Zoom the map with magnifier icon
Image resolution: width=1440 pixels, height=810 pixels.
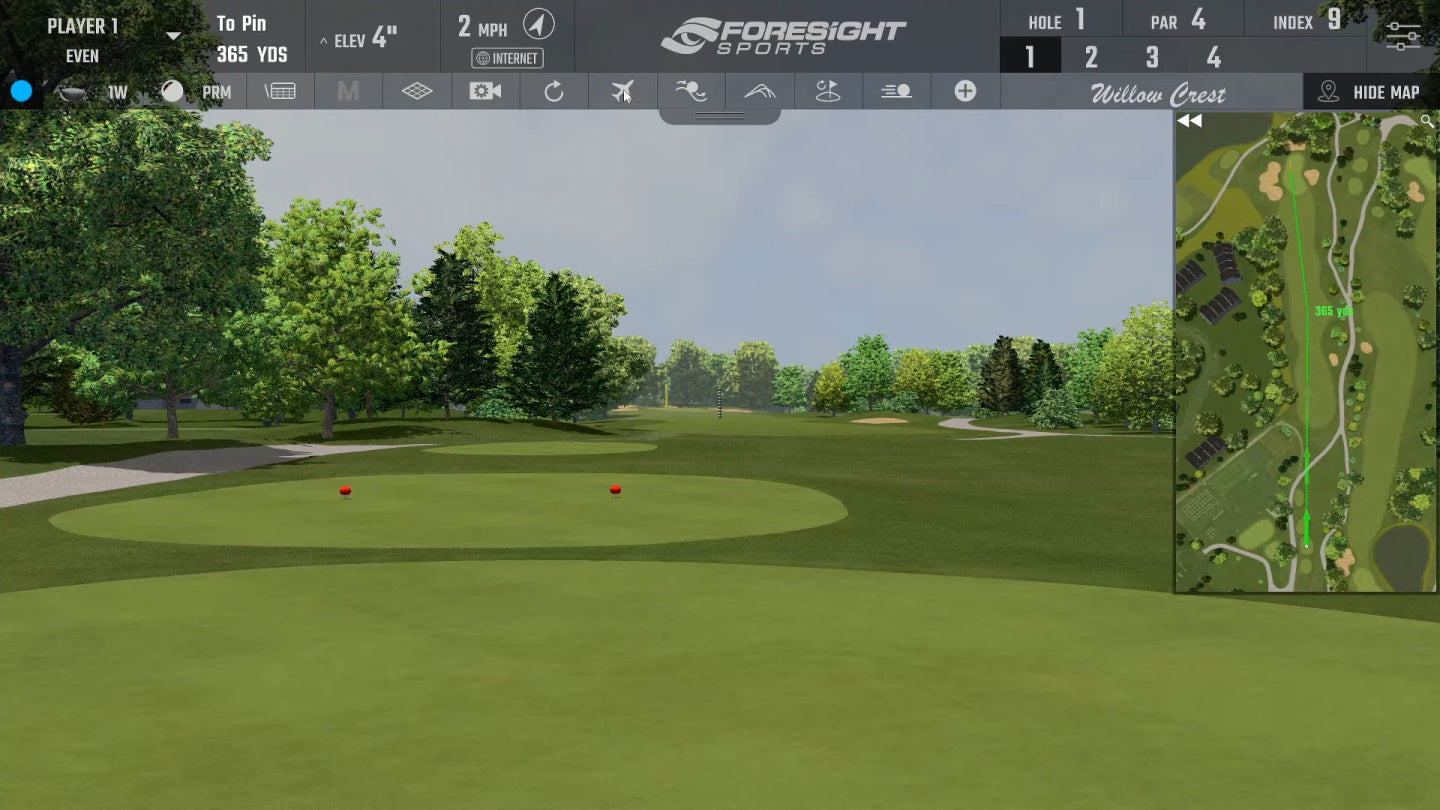pyautogui.click(x=1427, y=121)
